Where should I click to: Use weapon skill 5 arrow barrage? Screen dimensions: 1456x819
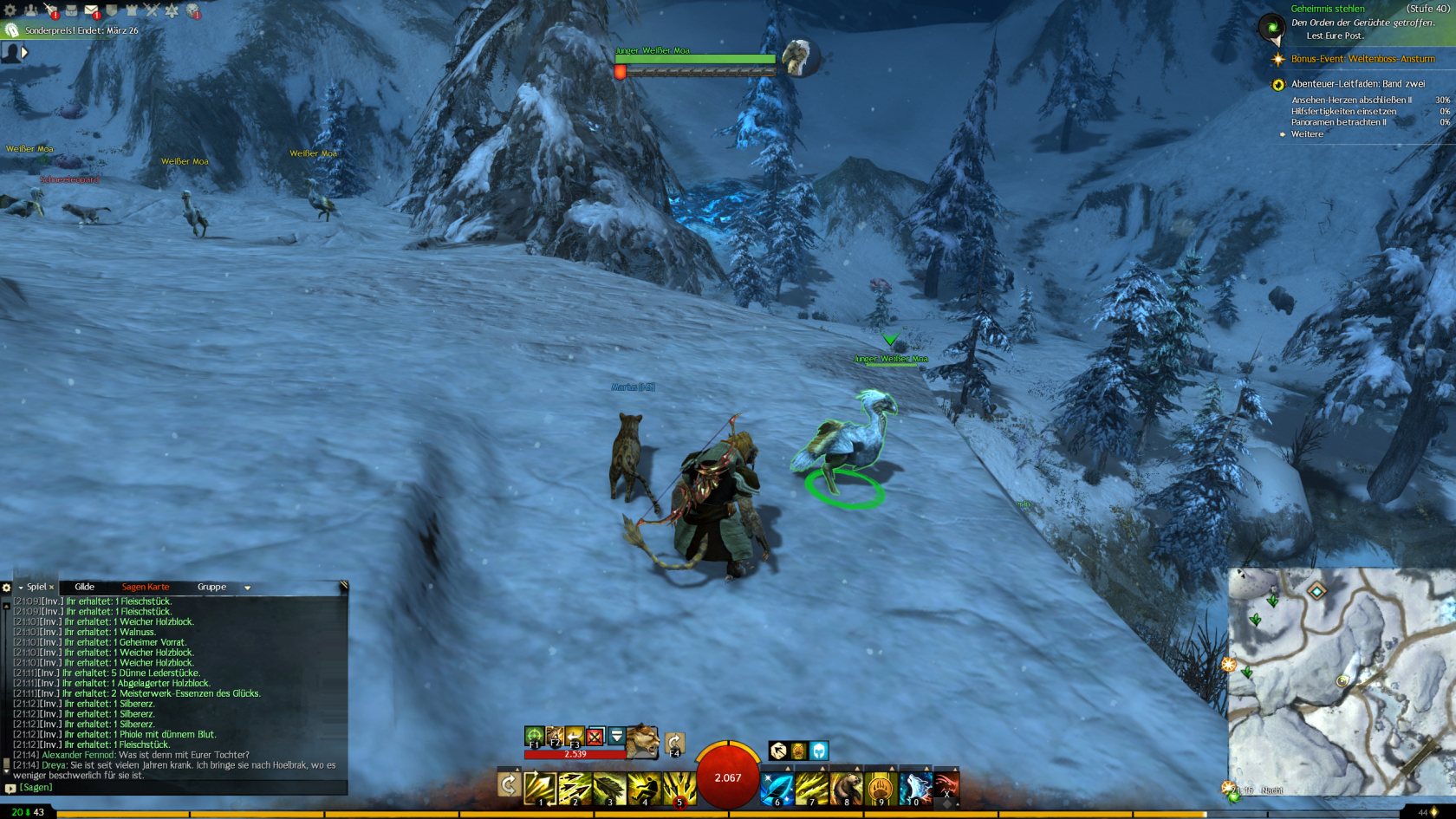pos(679,789)
